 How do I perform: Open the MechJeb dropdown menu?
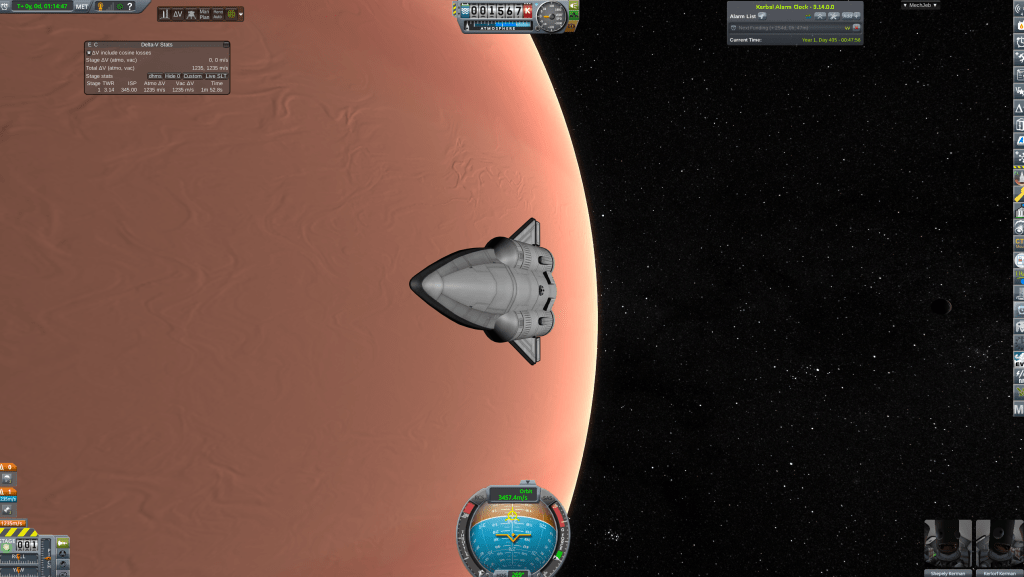[x=919, y=5]
